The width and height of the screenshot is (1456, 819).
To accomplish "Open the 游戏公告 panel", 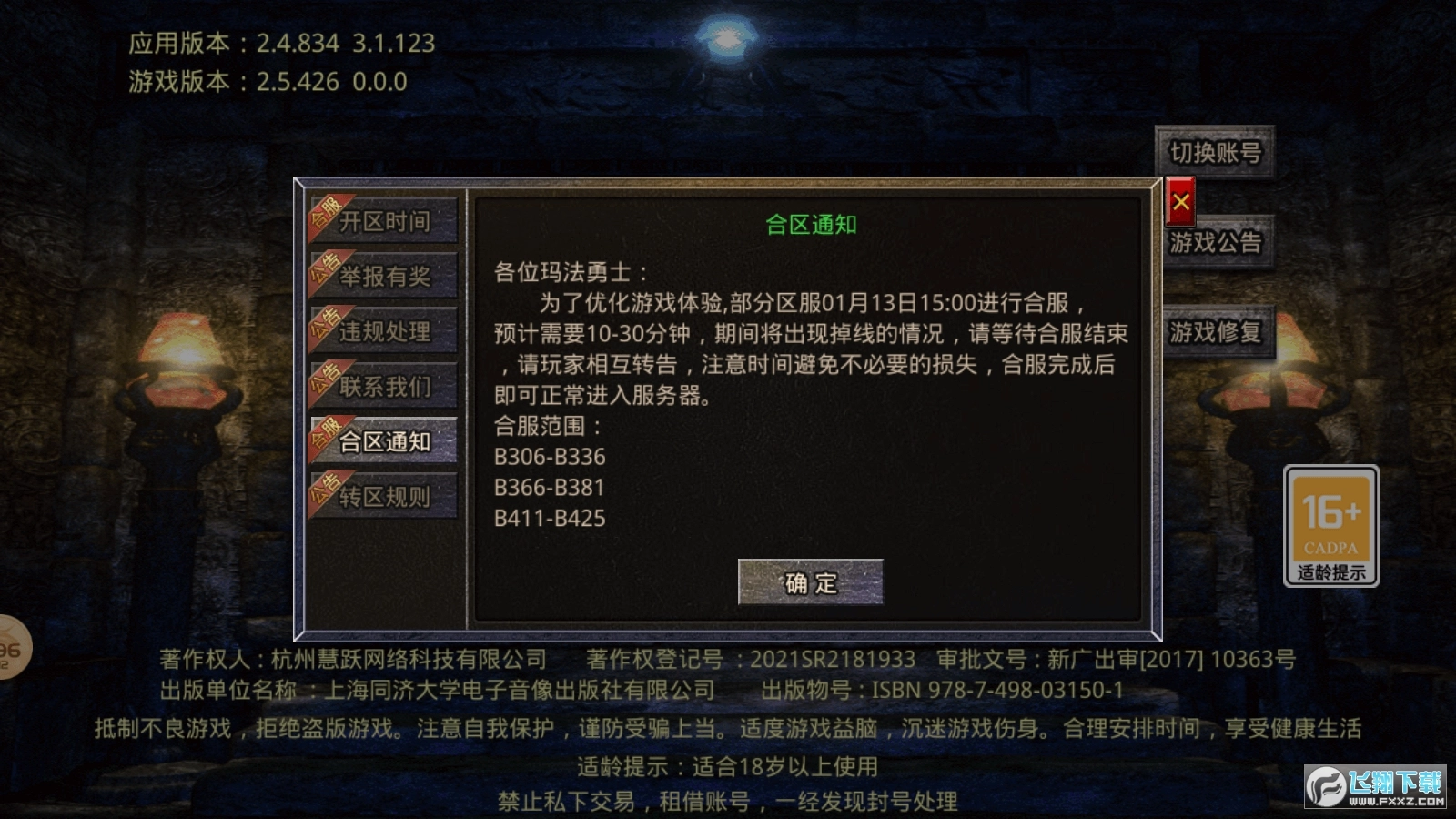I will [x=1217, y=244].
